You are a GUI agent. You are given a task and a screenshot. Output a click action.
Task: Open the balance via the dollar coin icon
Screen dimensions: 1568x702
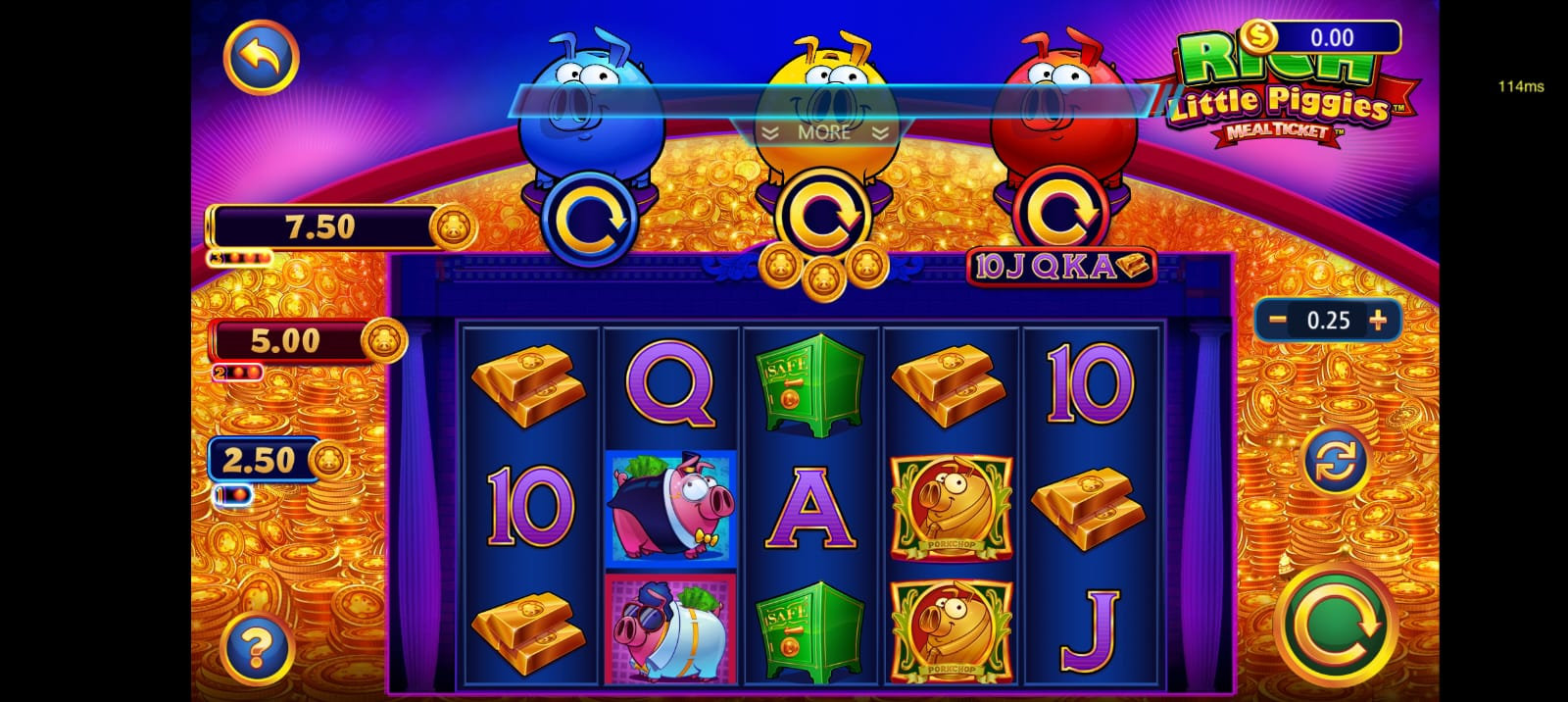pyautogui.click(x=1255, y=38)
